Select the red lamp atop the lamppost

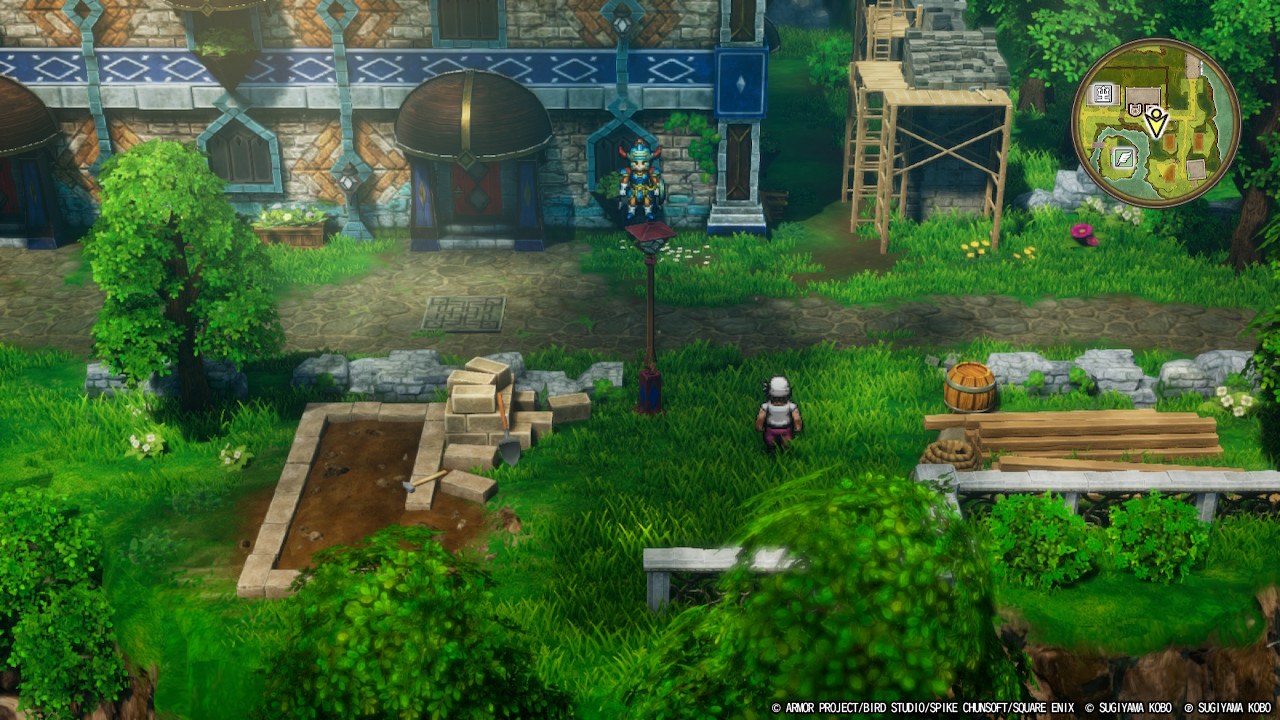point(651,237)
